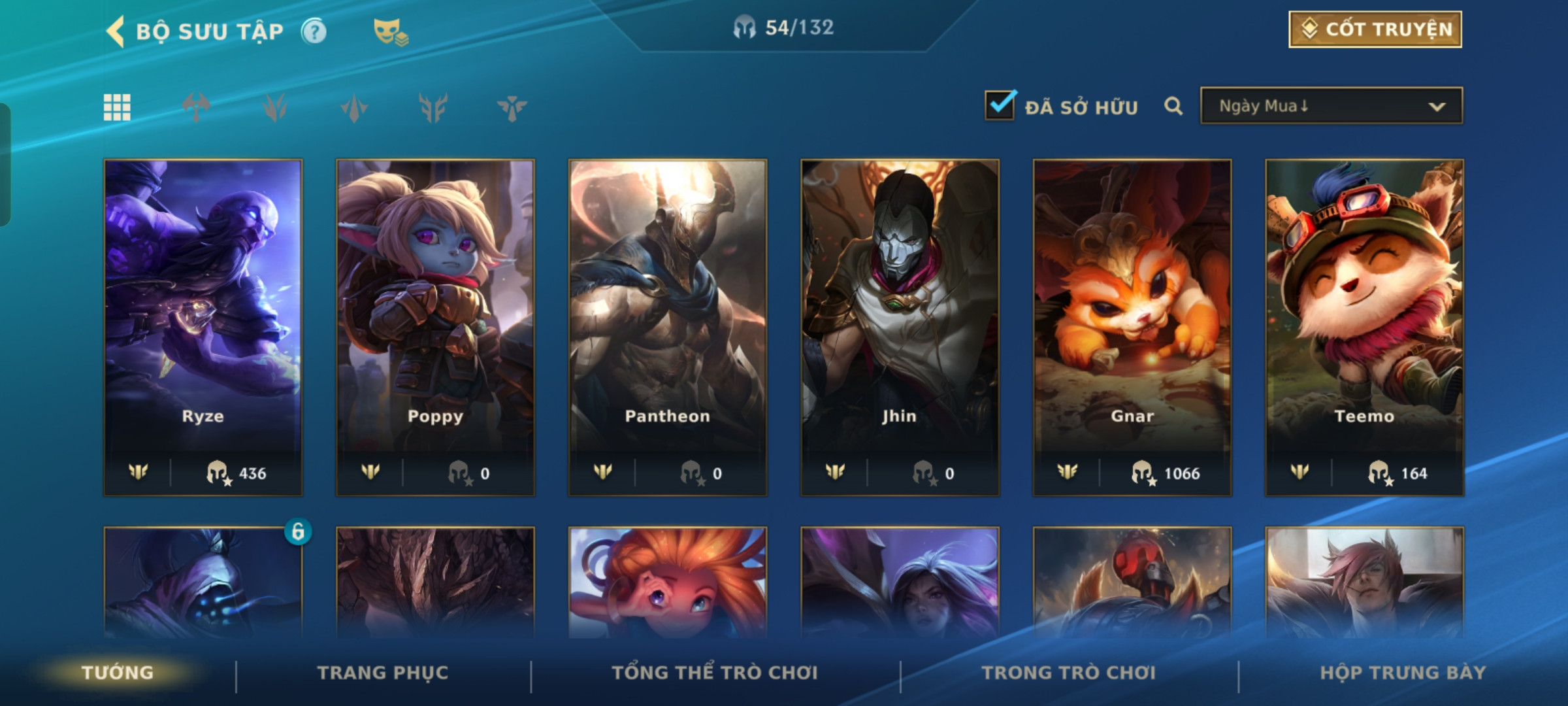Viewport: 1568px width, 706px height.
Task: Open the Pantheon champion card
Action: (667, 327)
